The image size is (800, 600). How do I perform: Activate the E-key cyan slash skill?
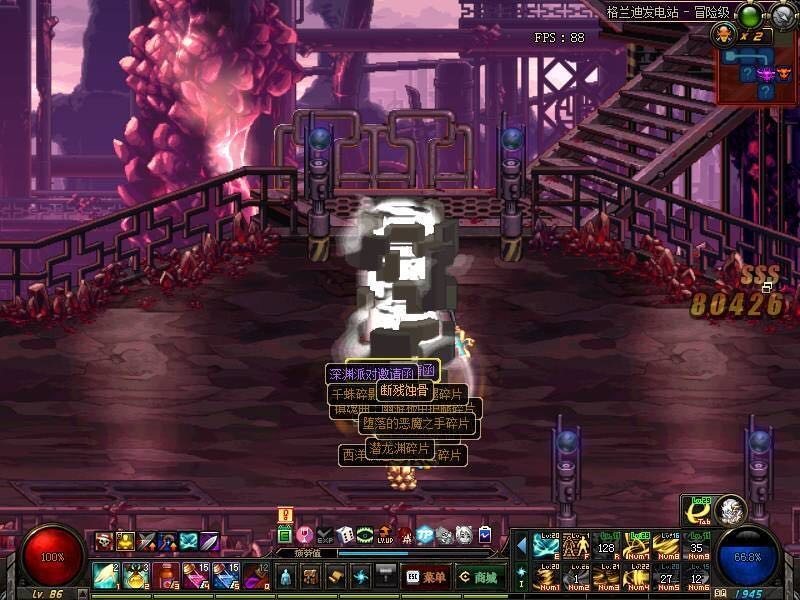(546, 546)
